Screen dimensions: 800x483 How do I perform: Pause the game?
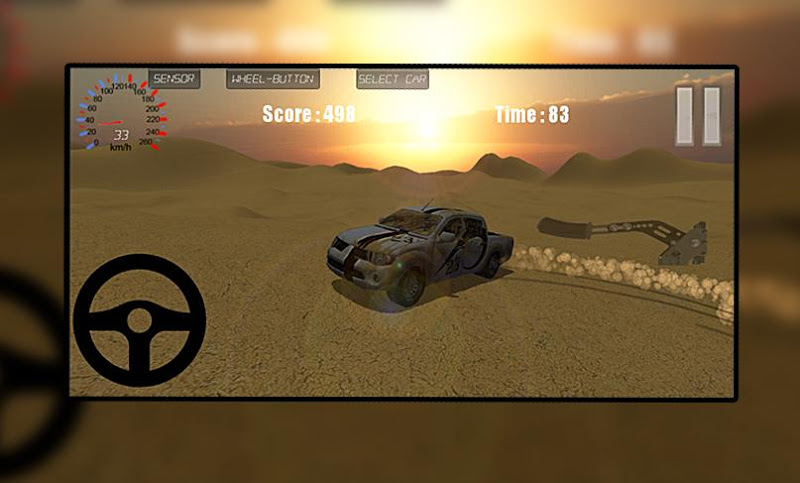697,116
